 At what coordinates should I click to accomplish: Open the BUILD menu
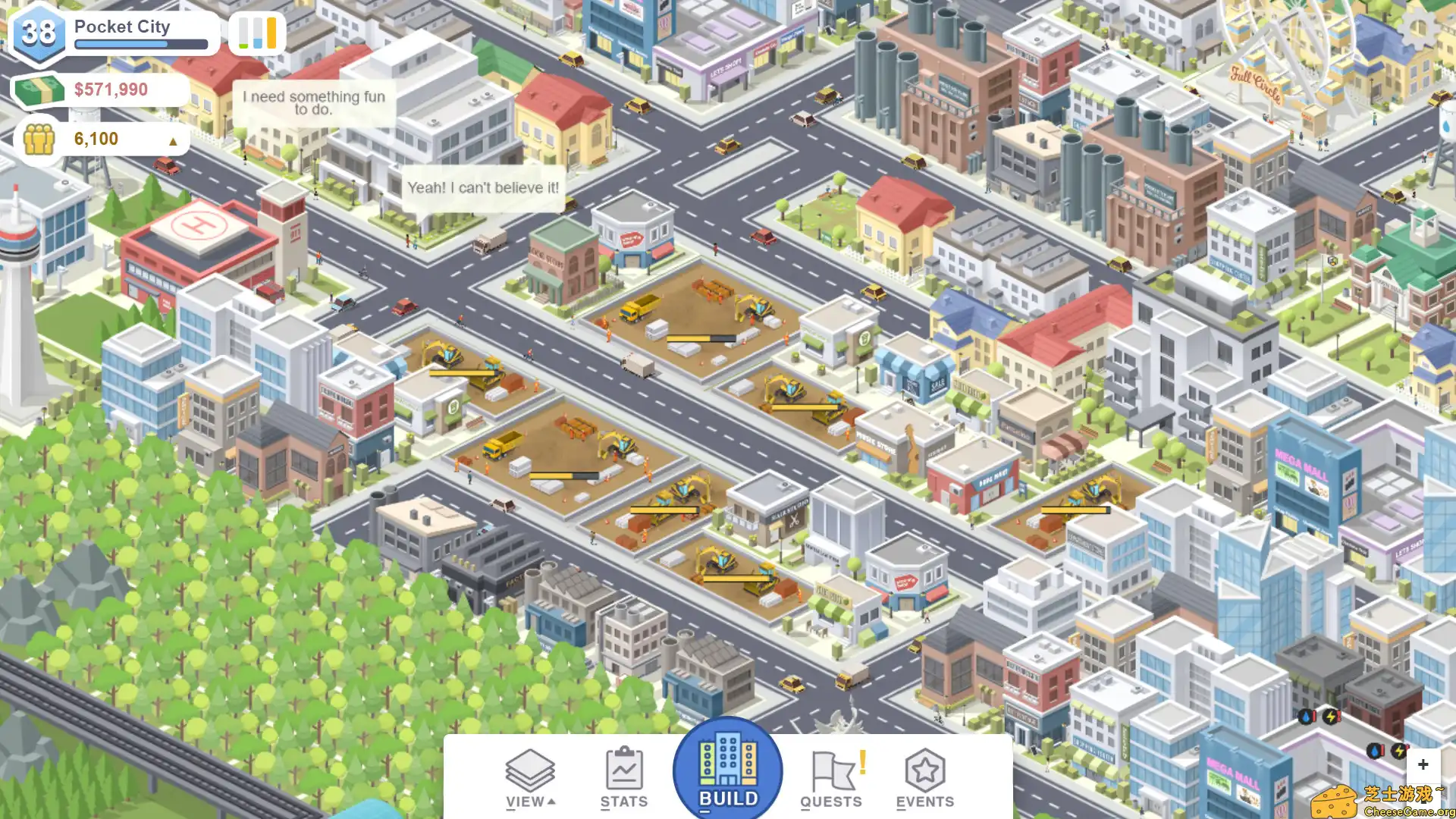(x=726, y=770)
